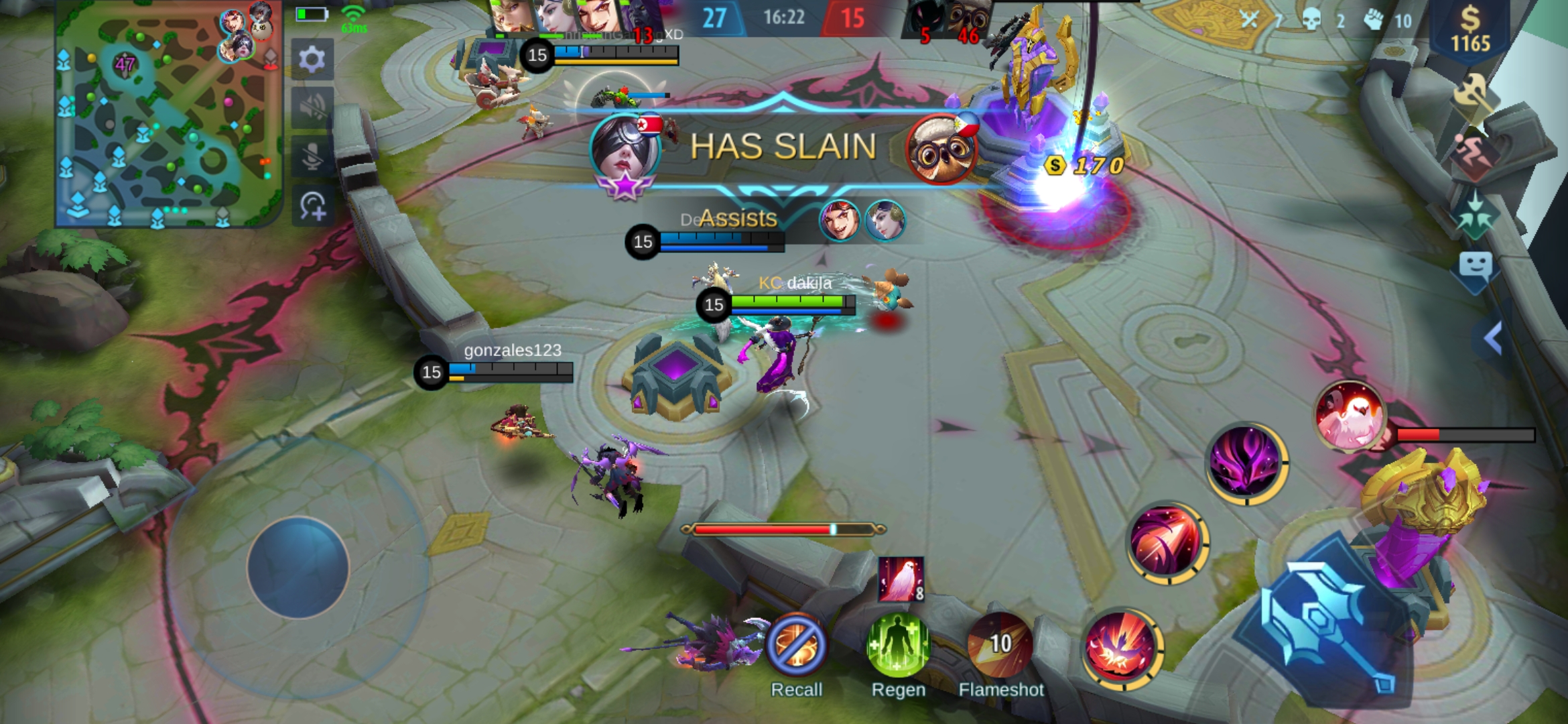Toggle the microphone icon
Viewport: 1568px width, 724px height.
[x=312, y=157]
